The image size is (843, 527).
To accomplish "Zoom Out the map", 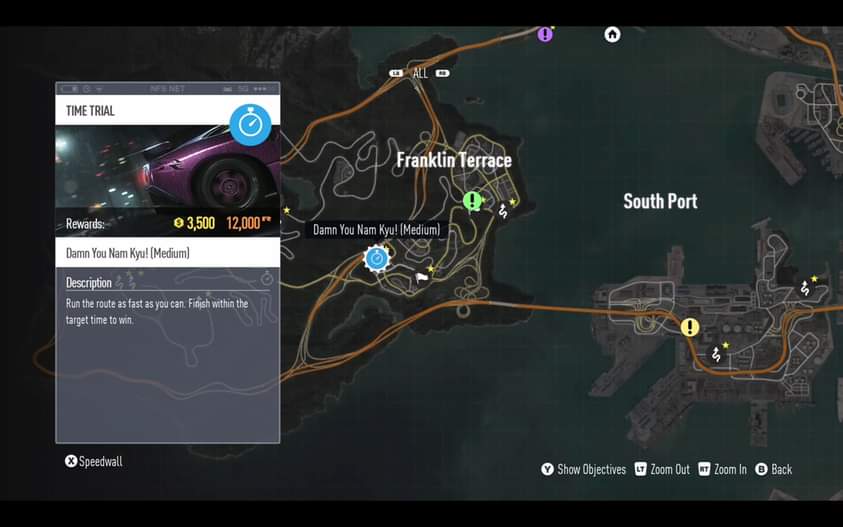I will point(662,469).
